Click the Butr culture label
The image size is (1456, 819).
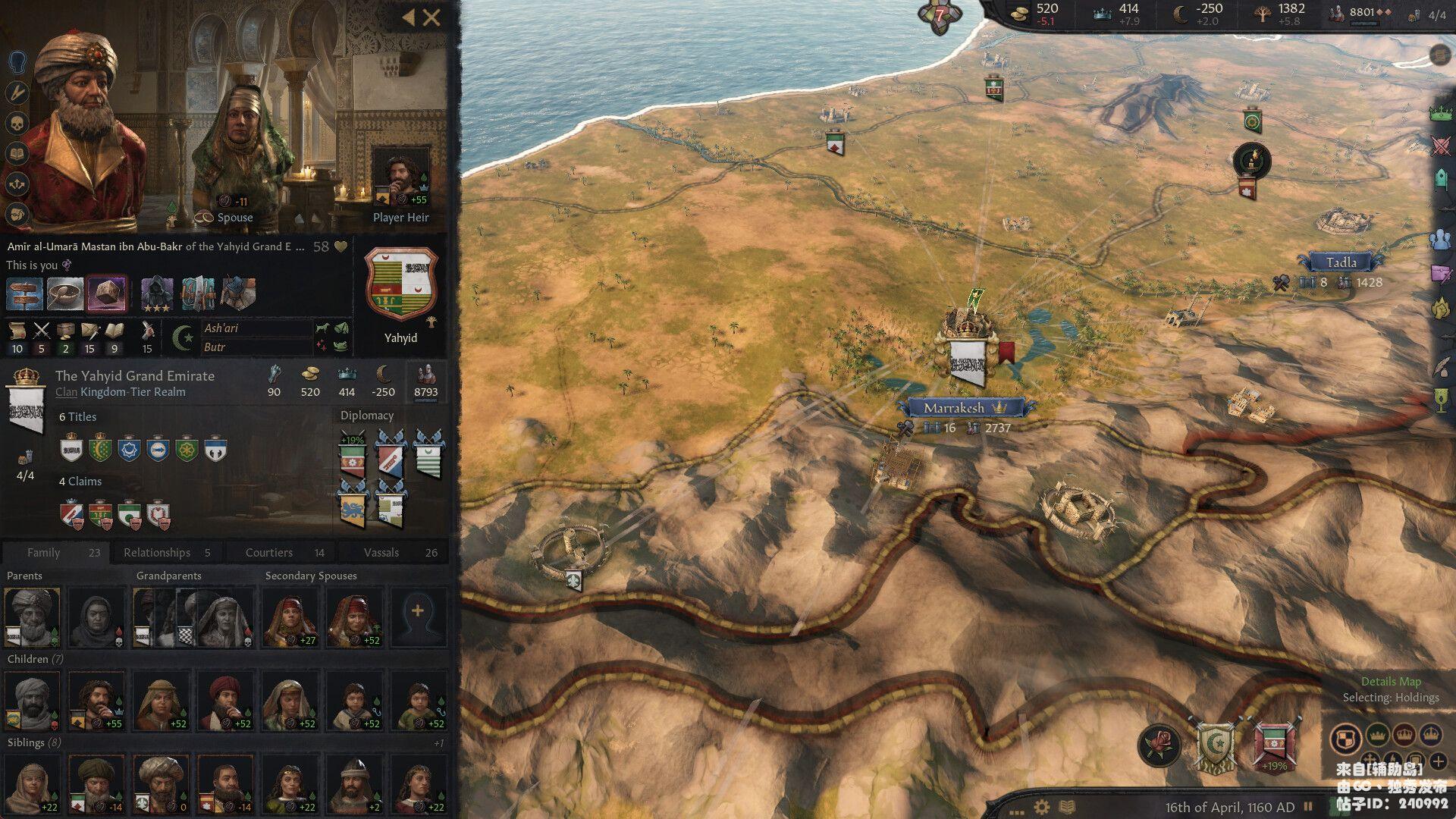pyautogui.click(x=215, y=347)
